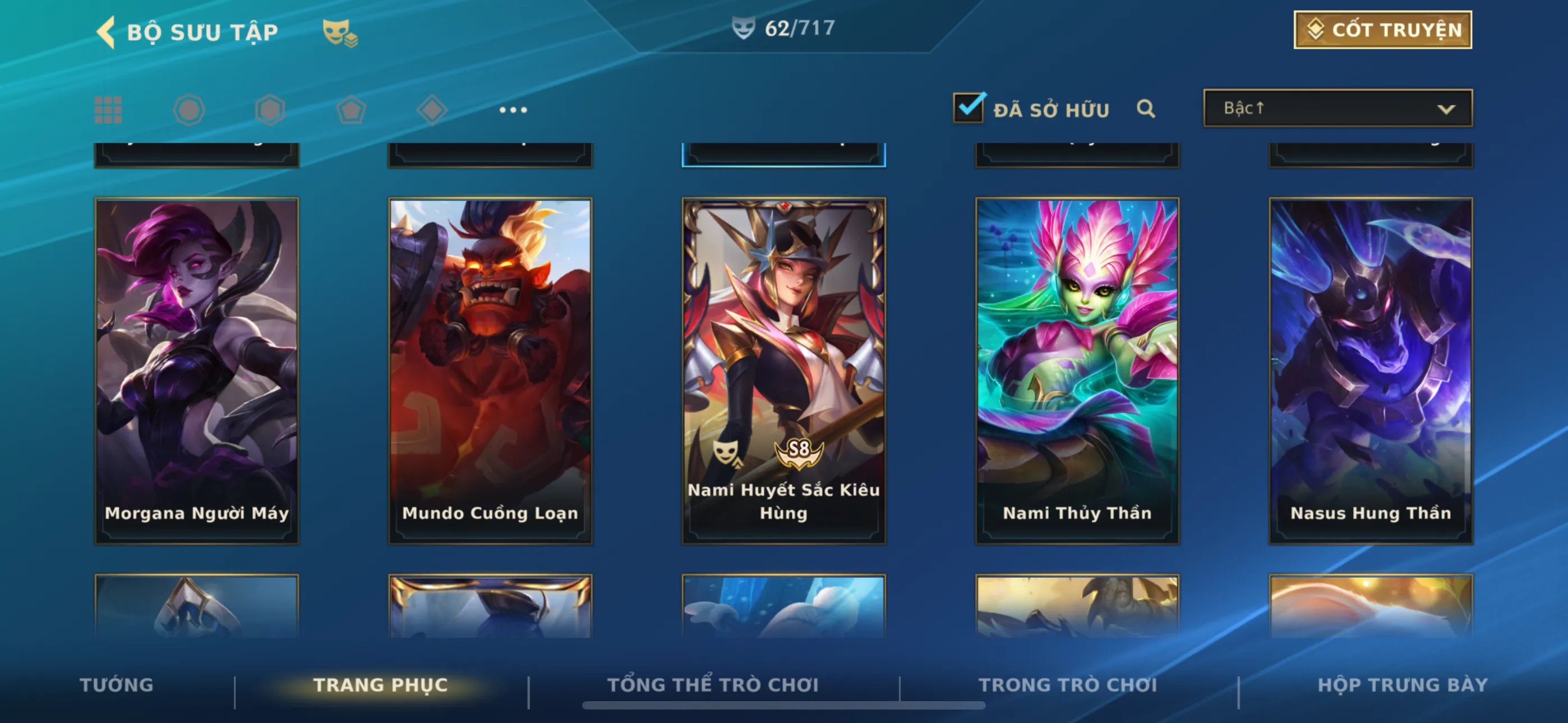
Task: Go back to Bộ Sưu Tập
Action: [x=107, y=31]
